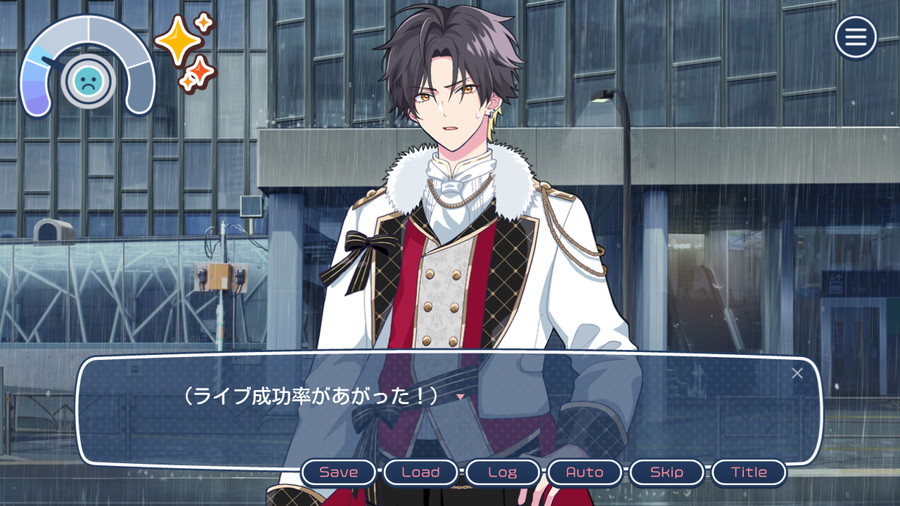Skip the current dialogue
Image resolution: width=900 pixels, height=506 pixels.
666,472
